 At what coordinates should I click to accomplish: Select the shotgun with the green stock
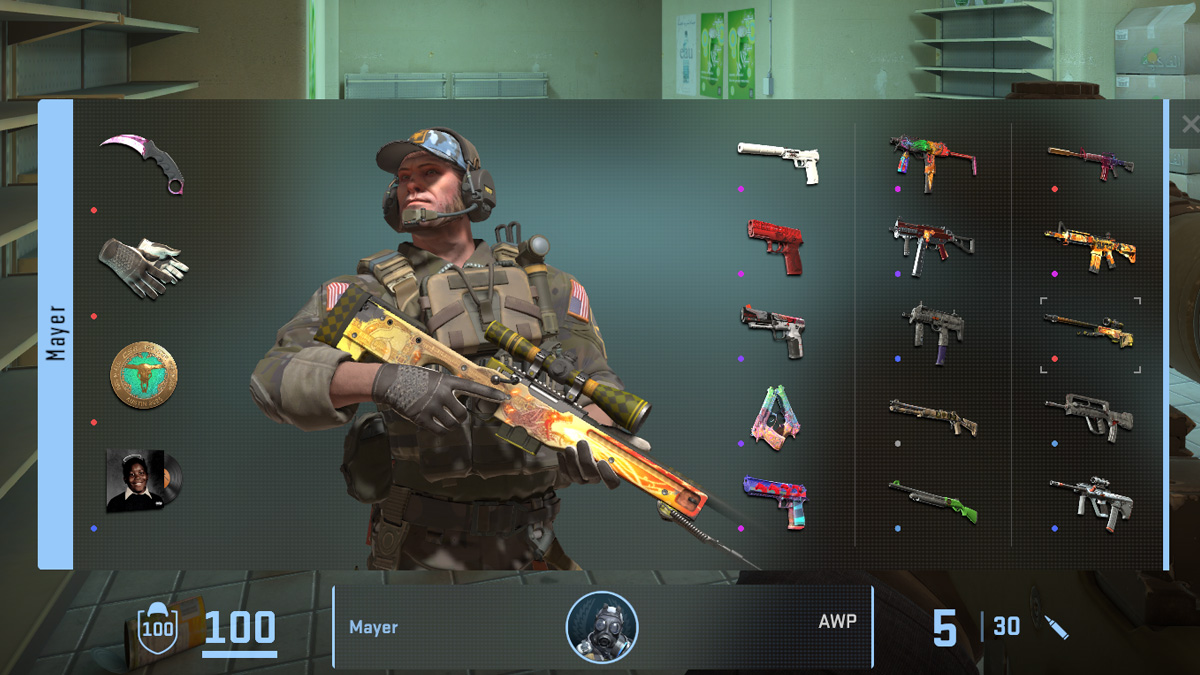[x=931, y=500]
